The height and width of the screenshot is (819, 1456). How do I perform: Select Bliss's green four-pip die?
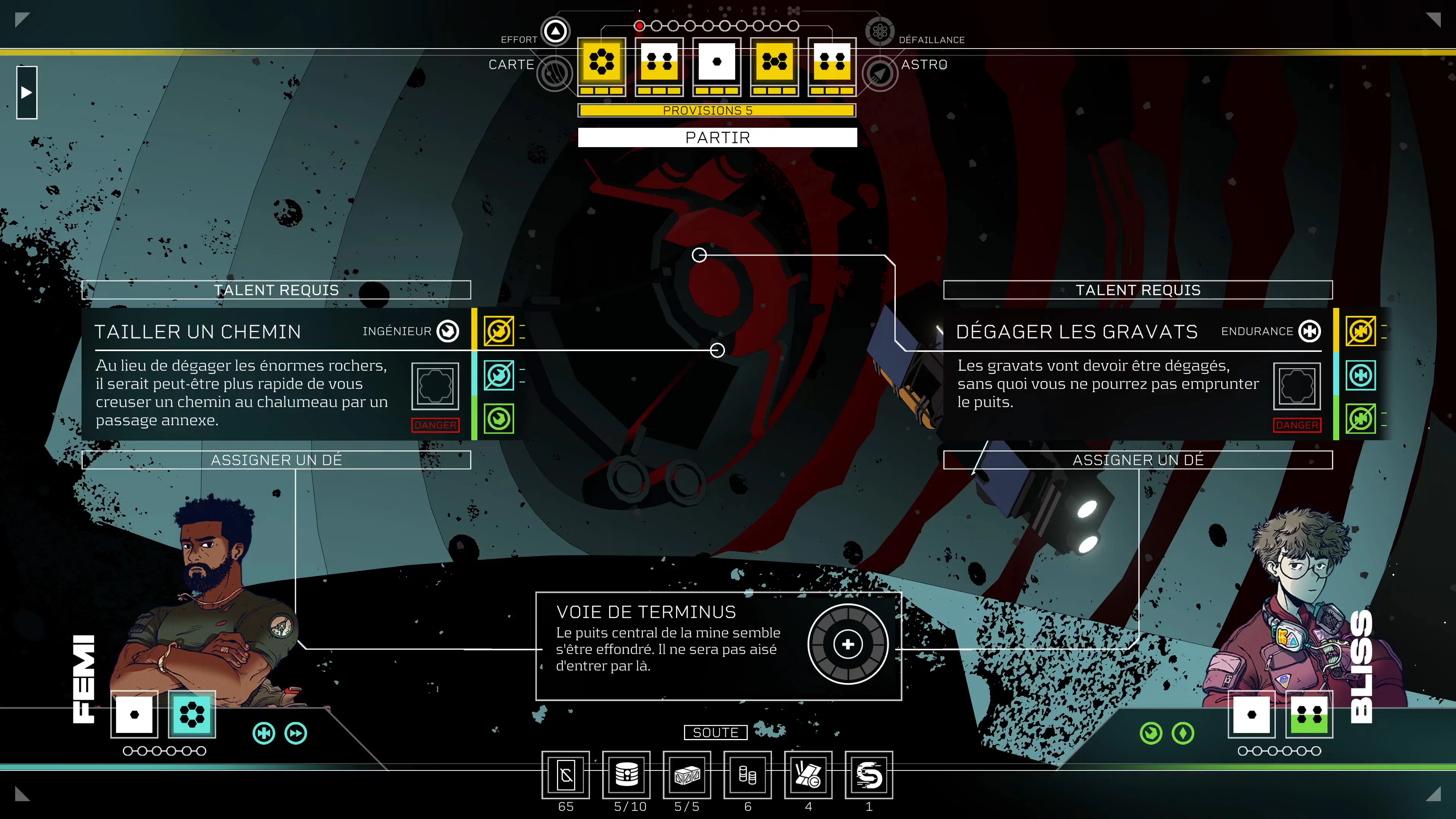(x=1310, y=716)
